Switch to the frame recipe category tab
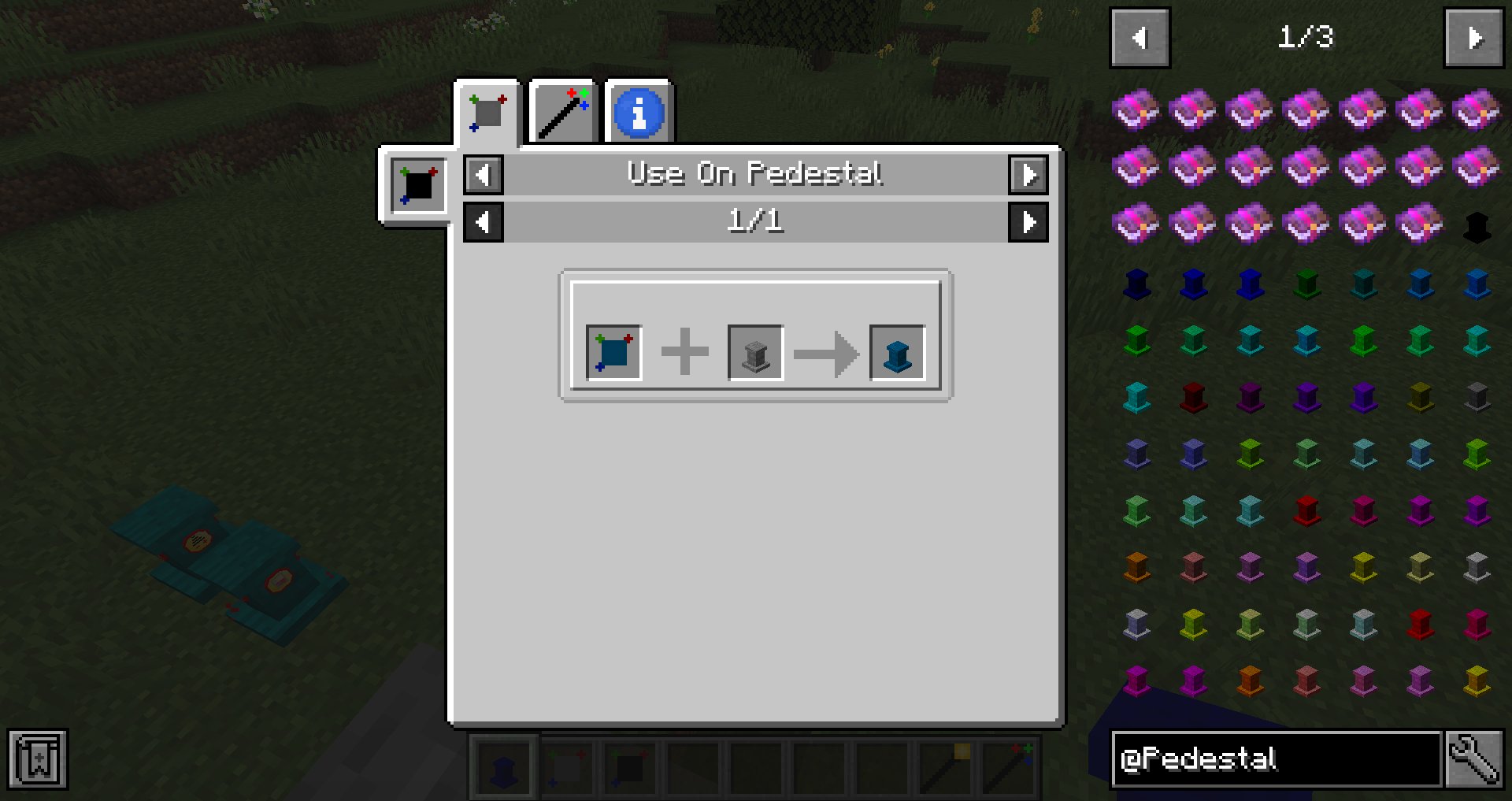The image size is (1512, 801). click(x=486, y=111)
